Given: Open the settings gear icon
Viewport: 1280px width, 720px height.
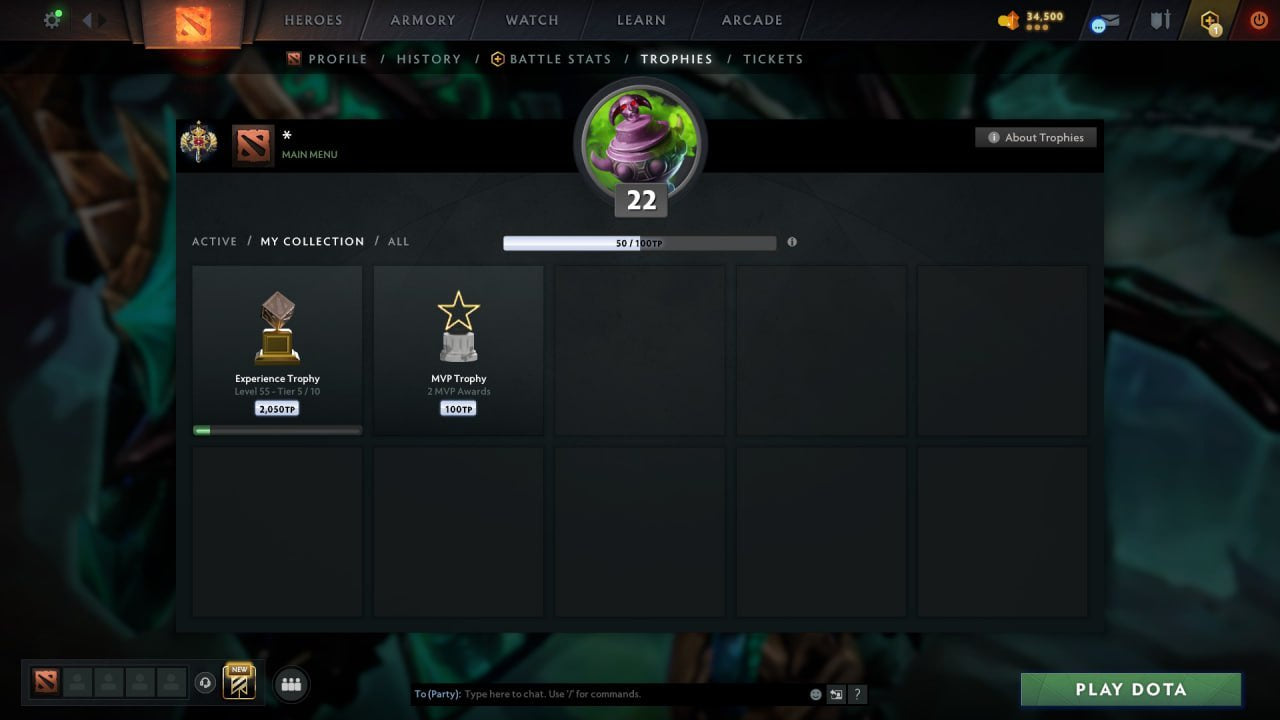Looking at the screenshot, I should pyautogui.click(x=52, y=19).
